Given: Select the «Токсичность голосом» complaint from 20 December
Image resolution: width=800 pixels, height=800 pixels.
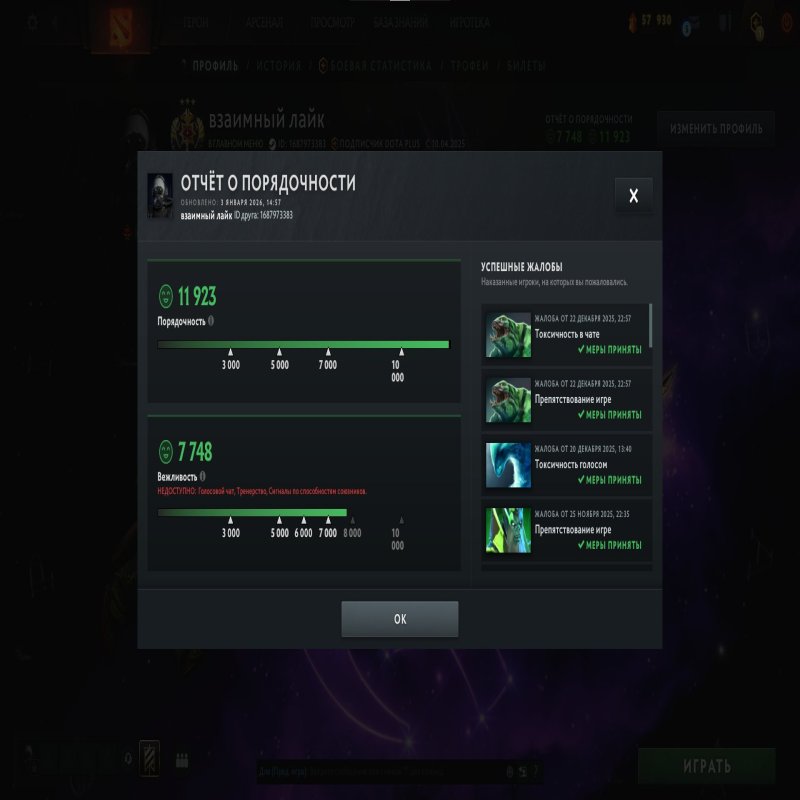Looking at the screenshot, I should pos(566,465).
